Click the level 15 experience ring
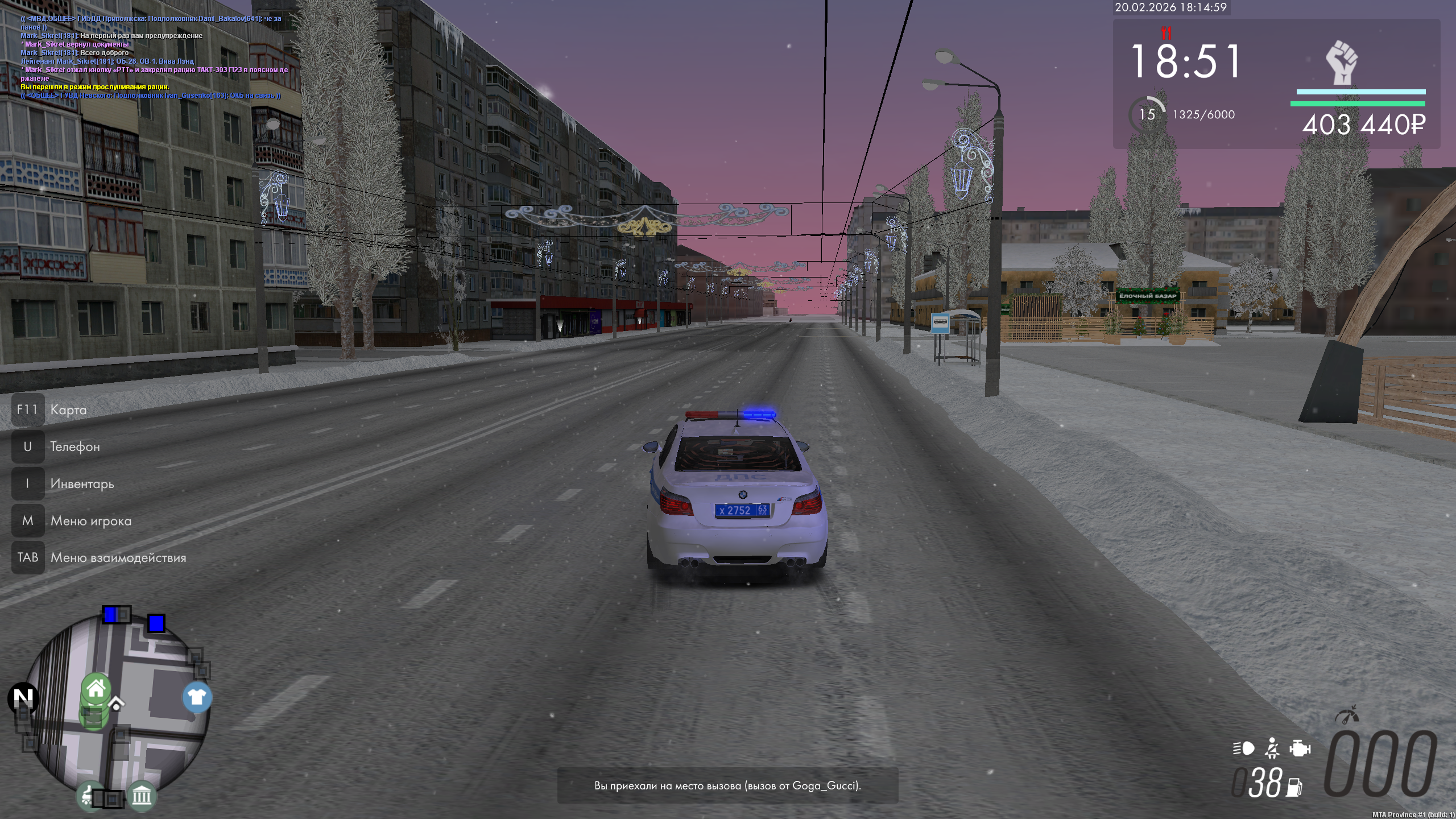This screenshot has width=1456, height=819. (x=1147, y=115)
